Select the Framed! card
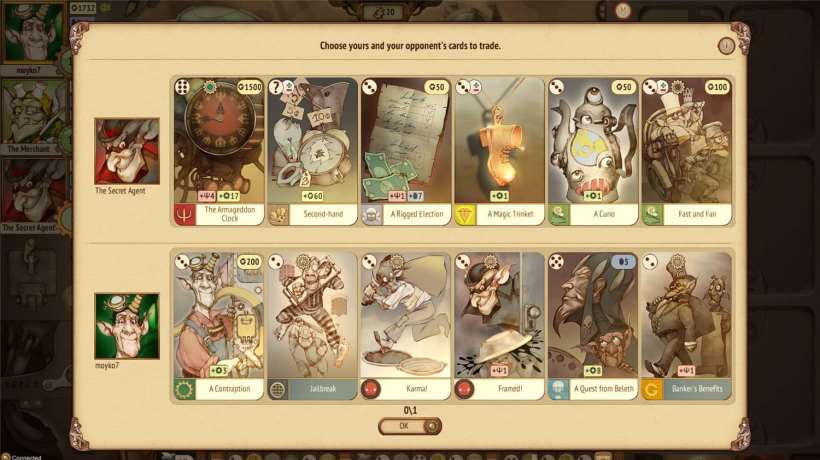The height and width of the screenshot is (460, 820). [x=499, y=325]
